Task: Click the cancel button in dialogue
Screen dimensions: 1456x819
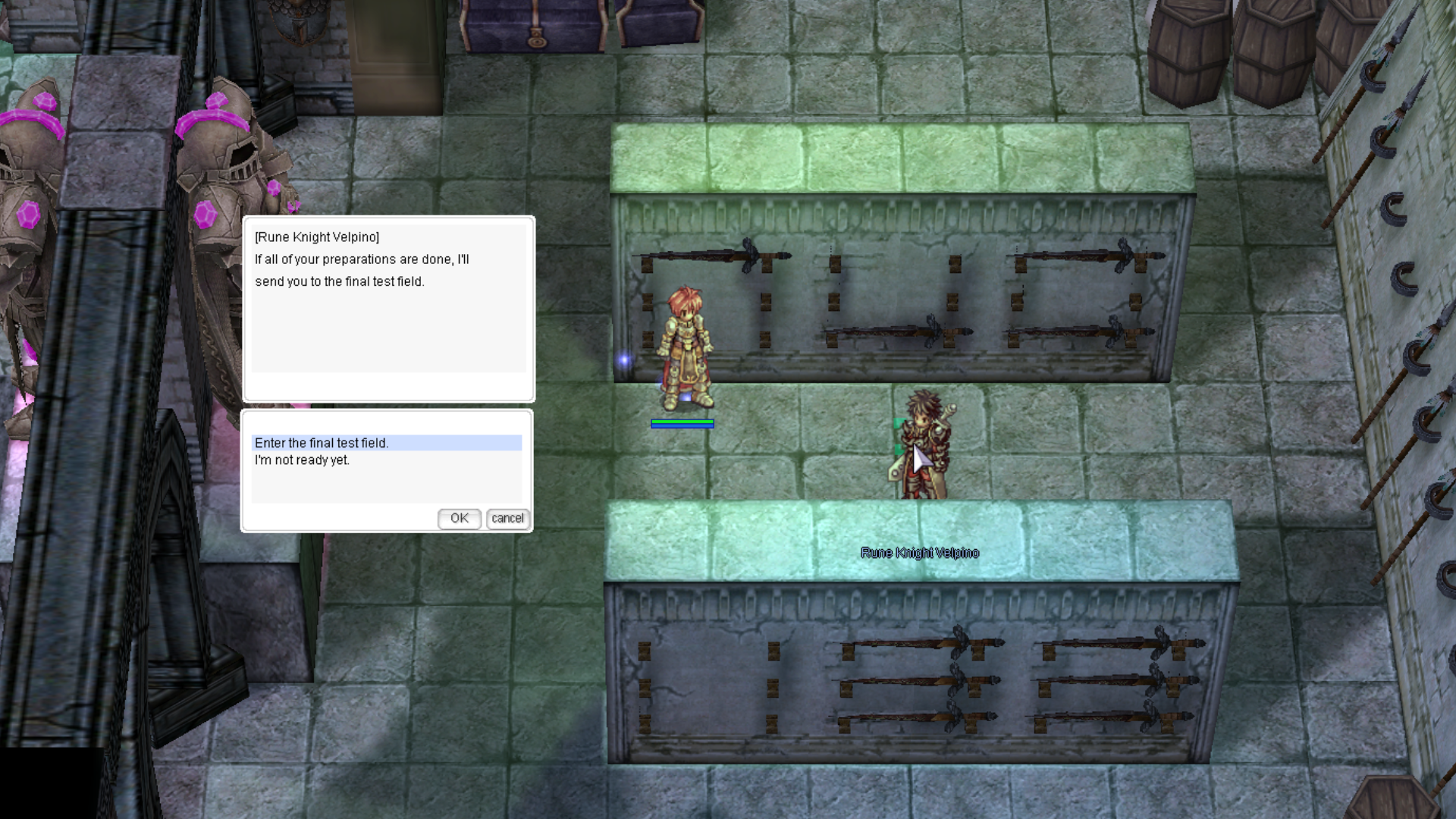Action: tap(507, 519)
